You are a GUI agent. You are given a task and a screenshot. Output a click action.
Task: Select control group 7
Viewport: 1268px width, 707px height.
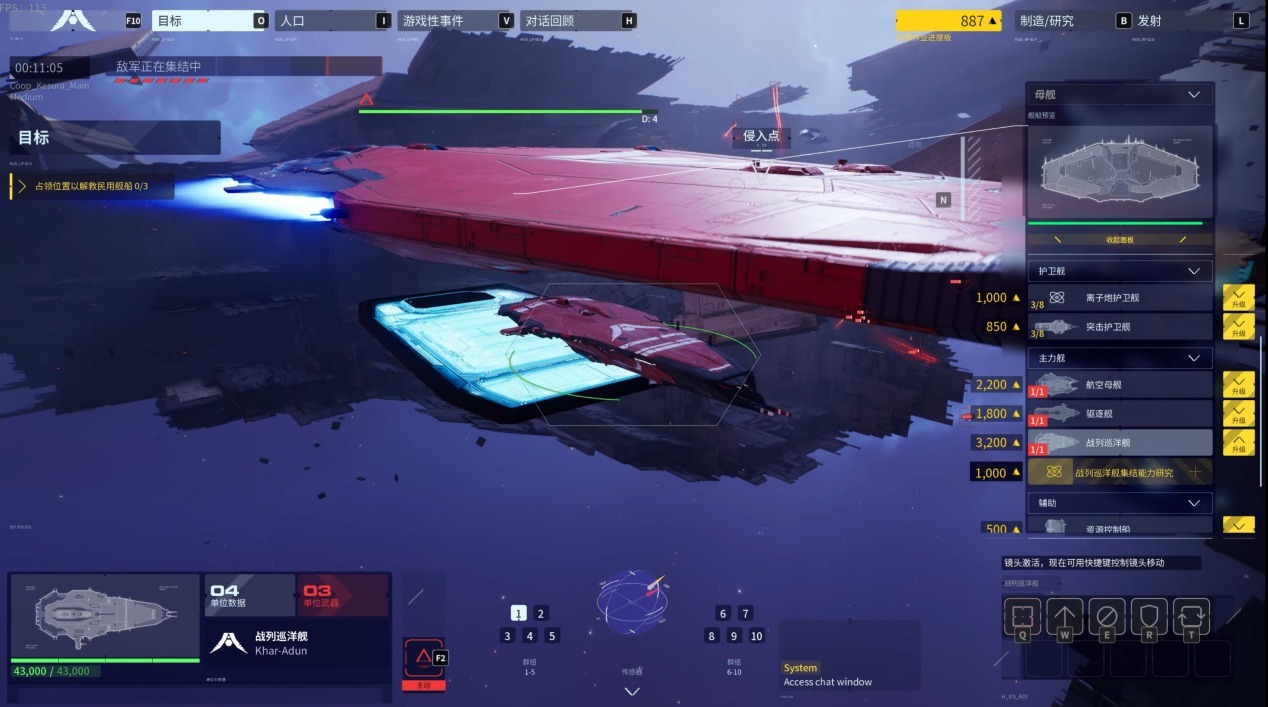(745, 614)
